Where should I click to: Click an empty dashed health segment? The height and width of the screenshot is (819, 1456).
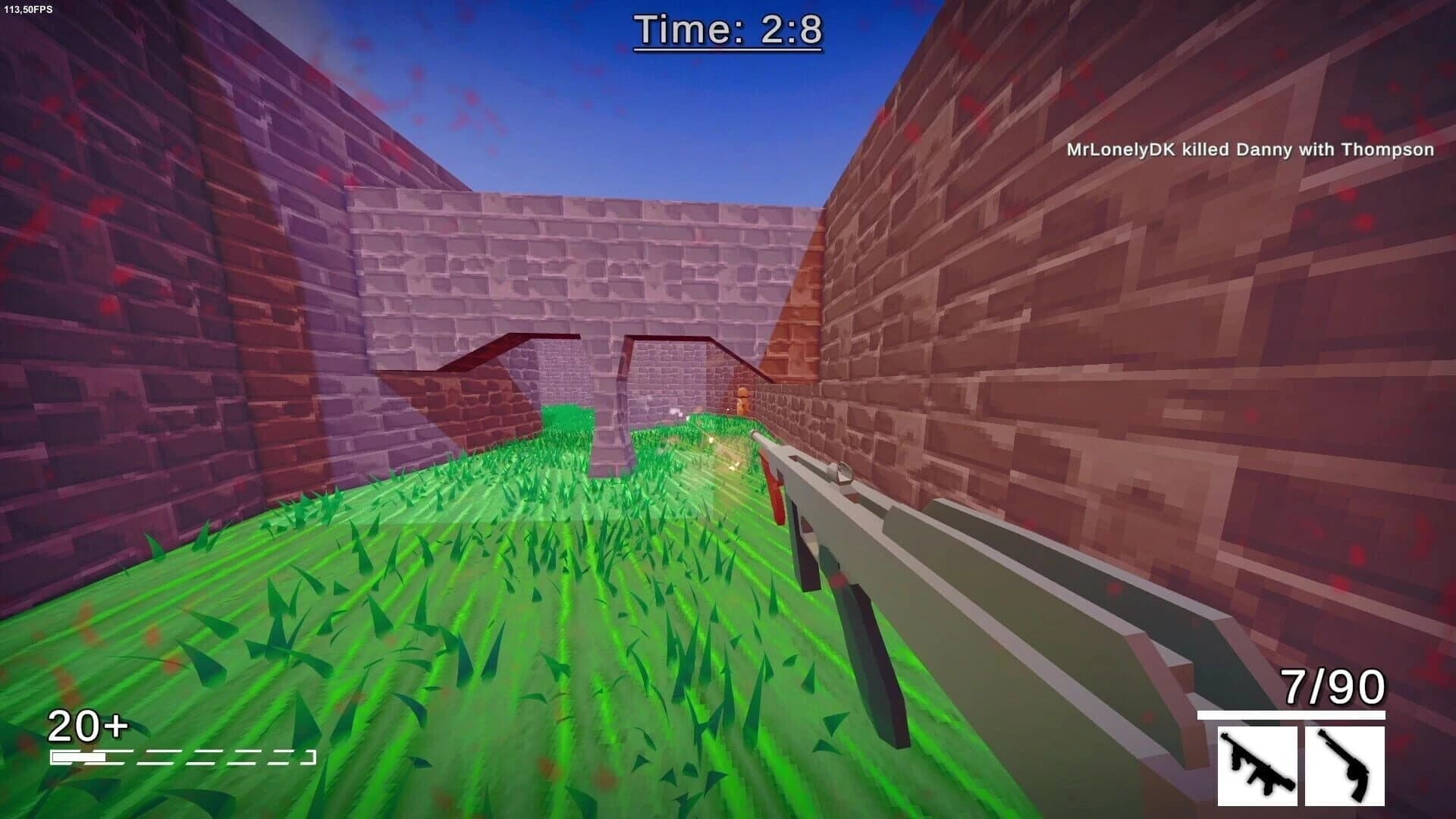[190, 756]
